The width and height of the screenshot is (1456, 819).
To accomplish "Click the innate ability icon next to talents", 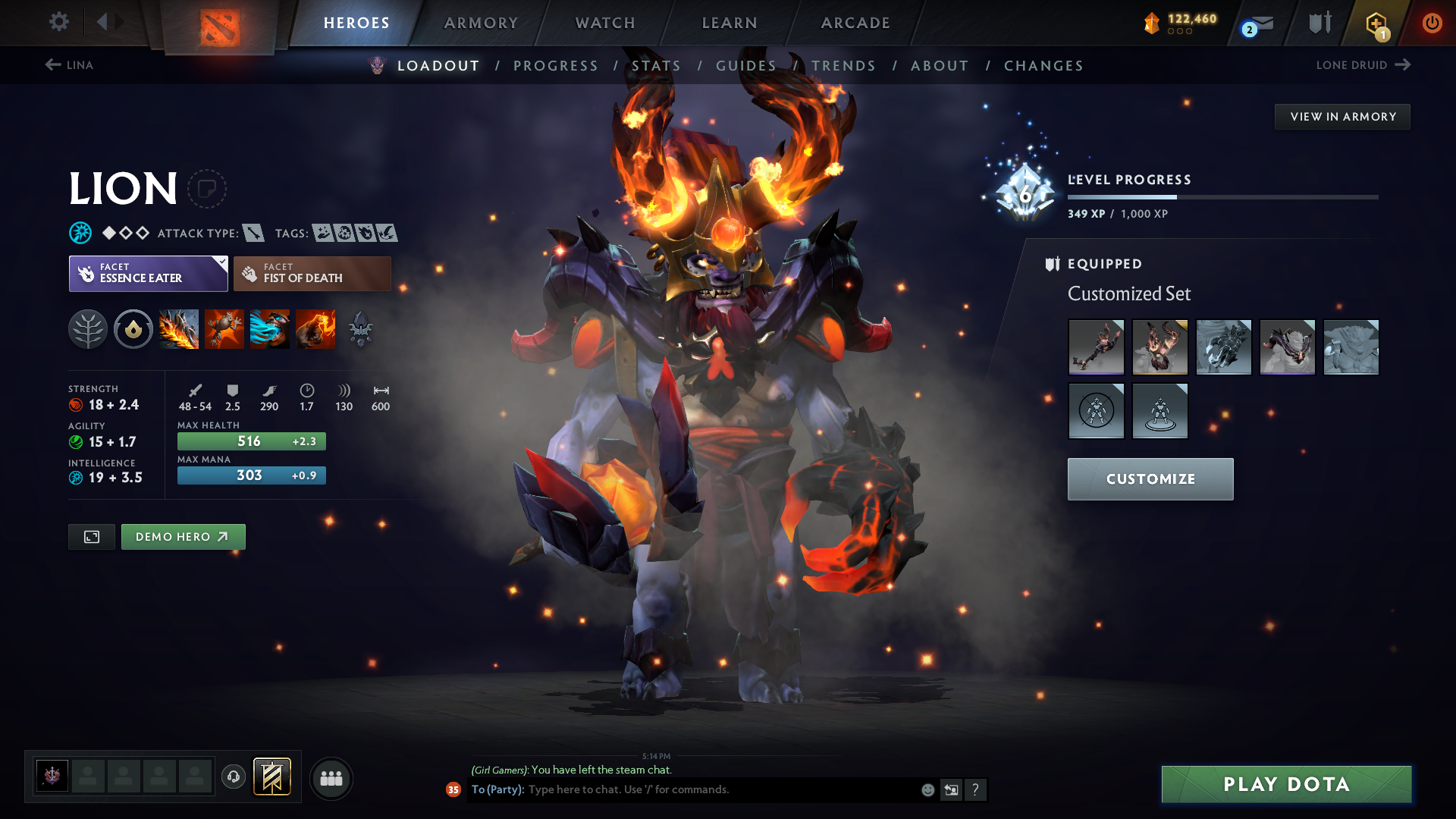I will click(133, 329).
